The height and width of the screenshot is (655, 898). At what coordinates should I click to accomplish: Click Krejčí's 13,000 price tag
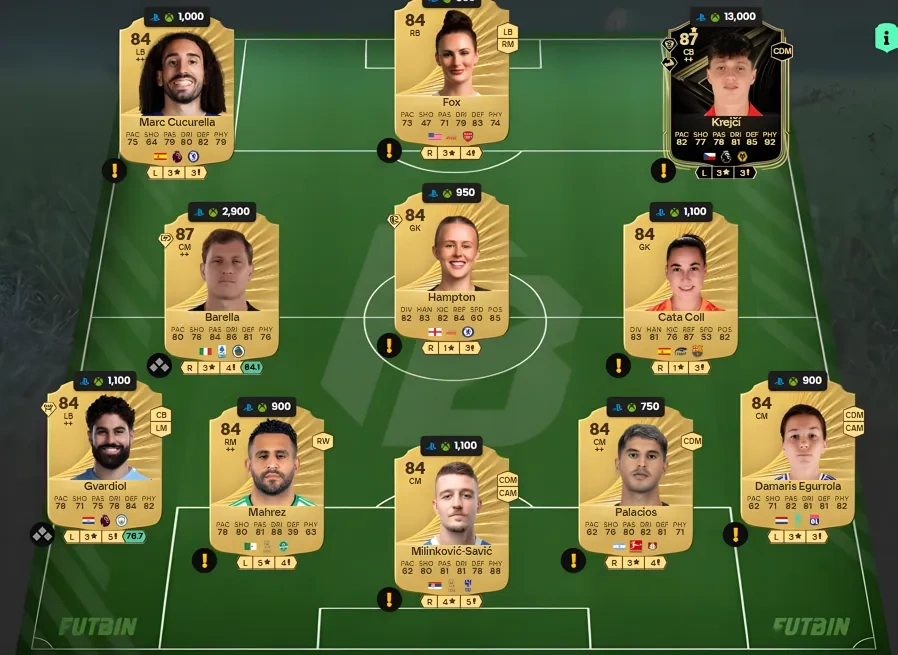click(x=731, y=16)
